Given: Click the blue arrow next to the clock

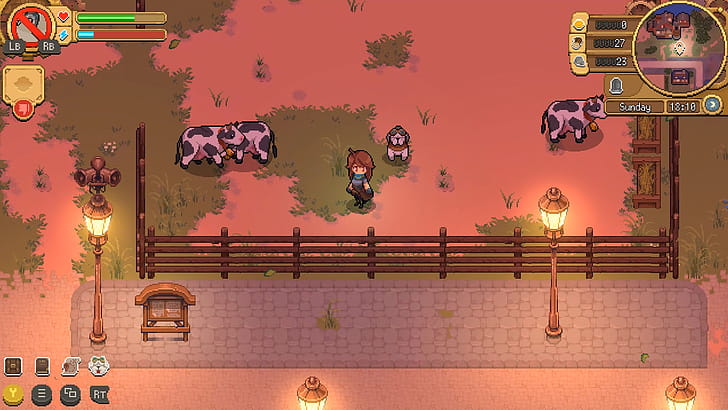Looking at the screenshot, I should point(712,104).
